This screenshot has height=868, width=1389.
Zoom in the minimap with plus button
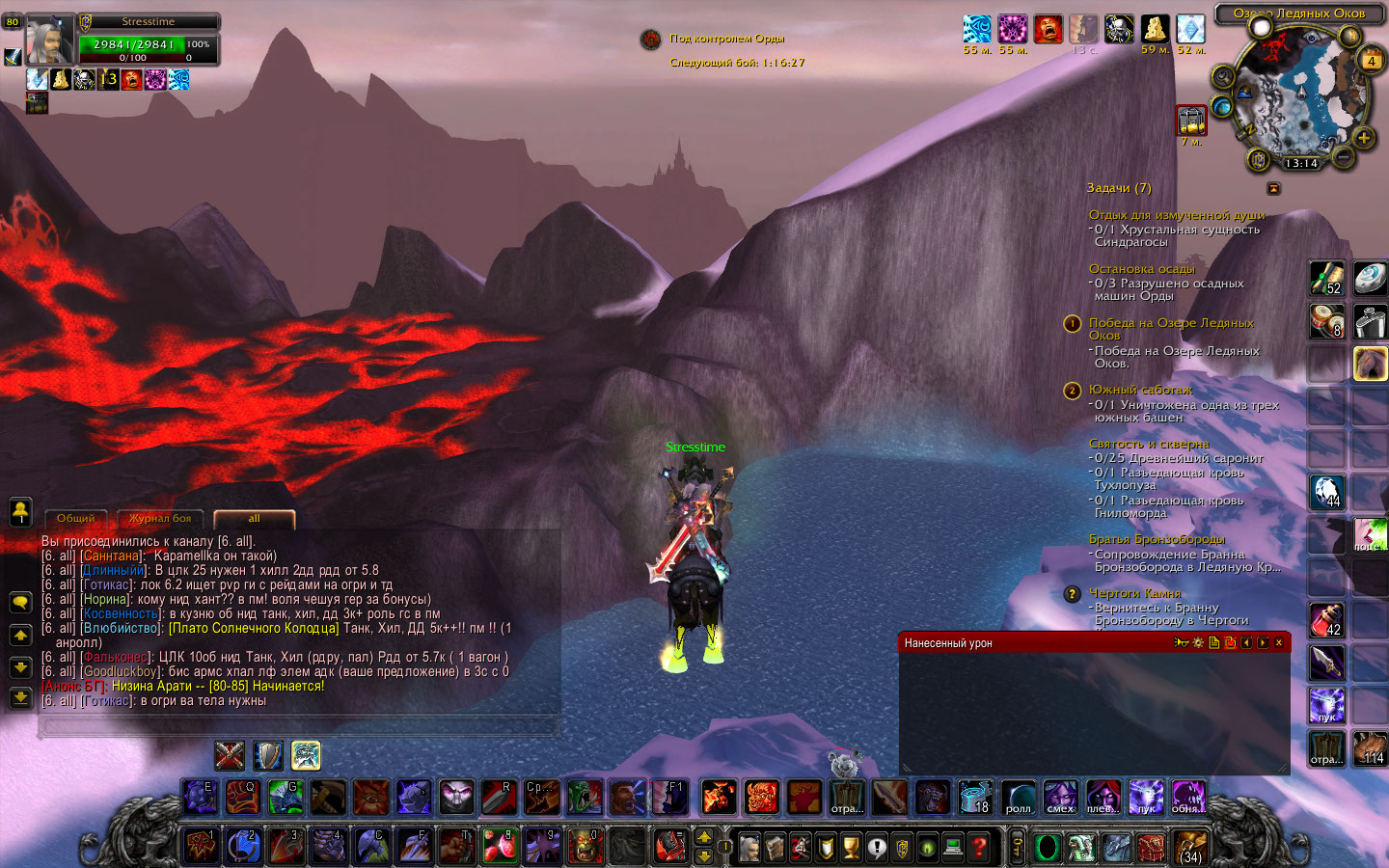[1364, 138]
